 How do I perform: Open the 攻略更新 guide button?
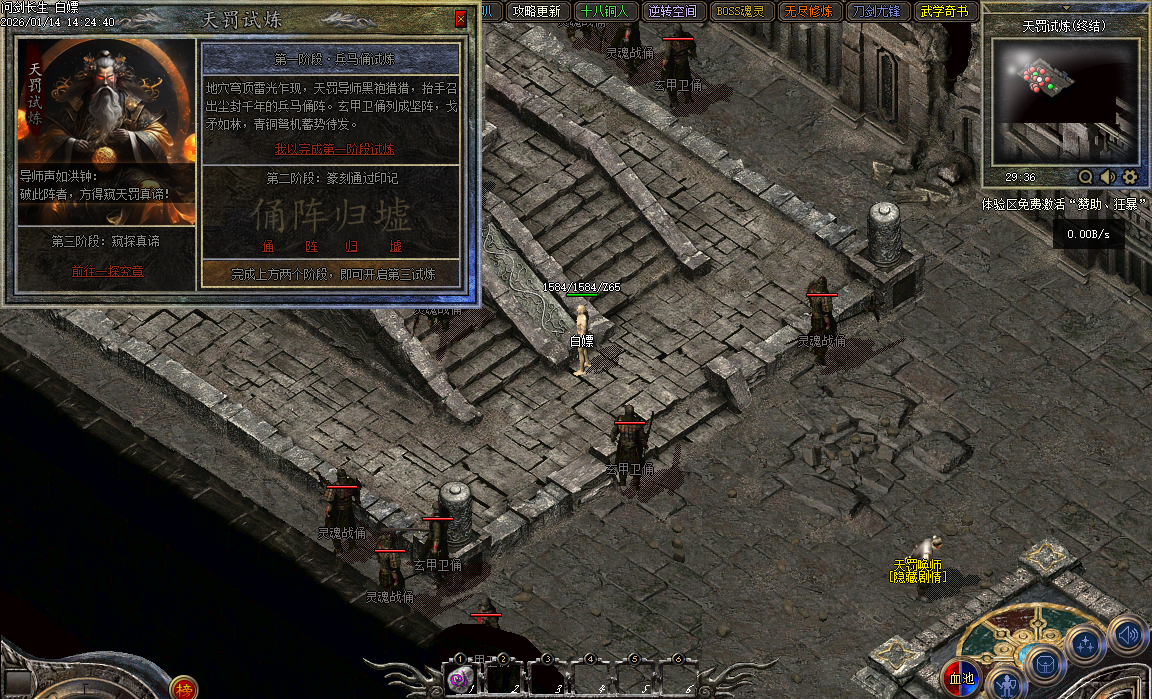[536, 12]
